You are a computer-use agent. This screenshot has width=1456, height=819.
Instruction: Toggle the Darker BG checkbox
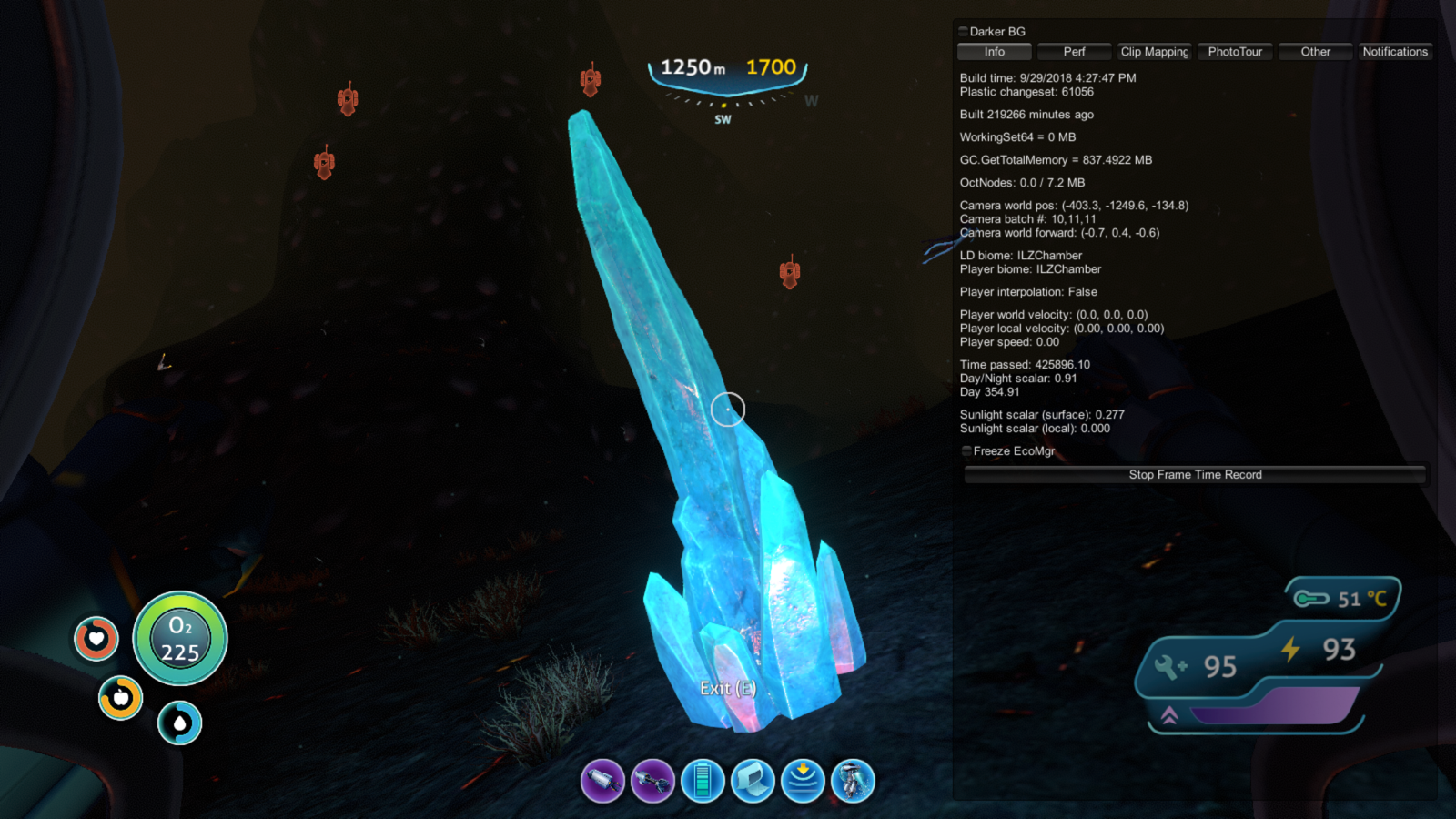(x=964, y=32)
